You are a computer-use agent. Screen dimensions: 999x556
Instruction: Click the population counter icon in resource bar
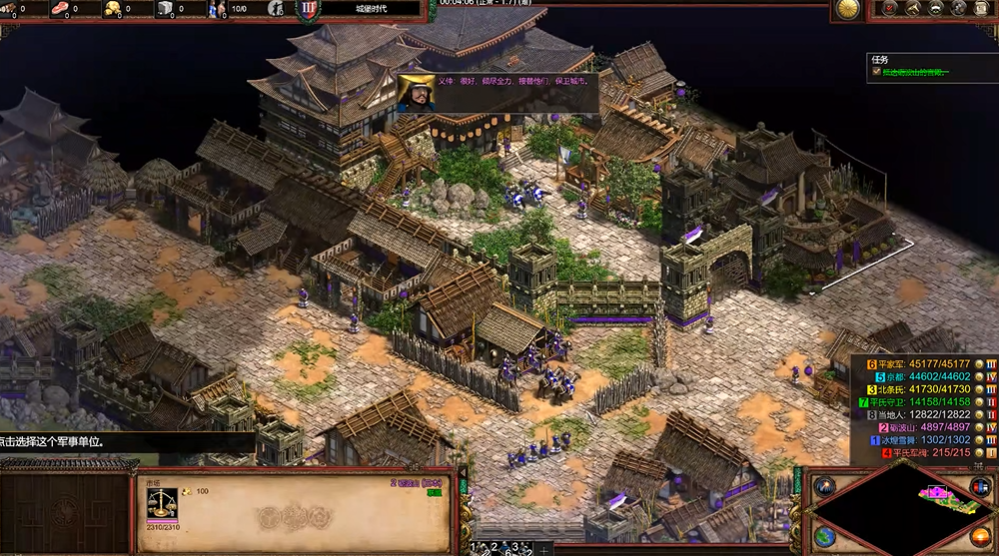[x=217, y=9]
